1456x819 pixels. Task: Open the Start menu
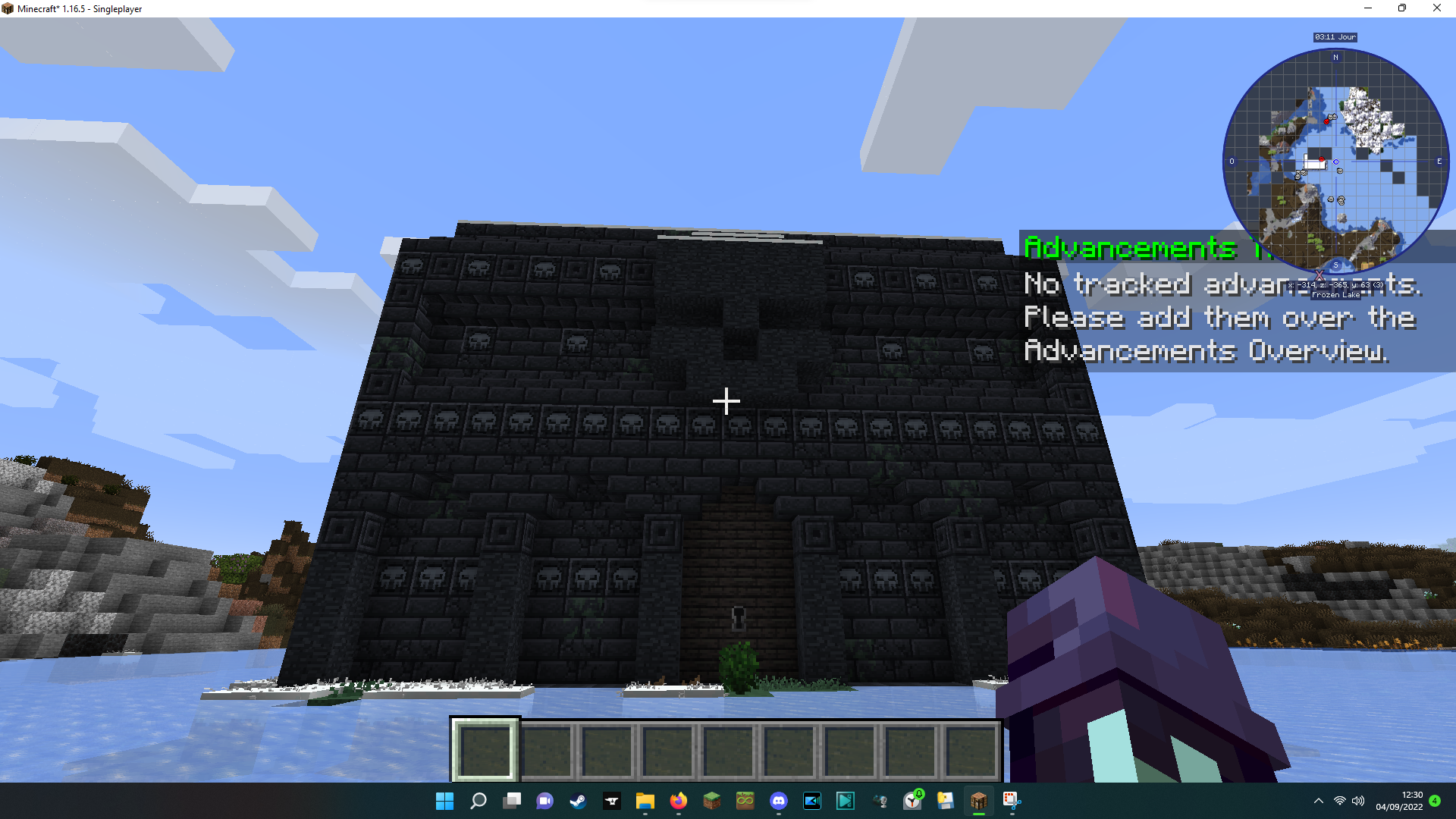[444, 802]
